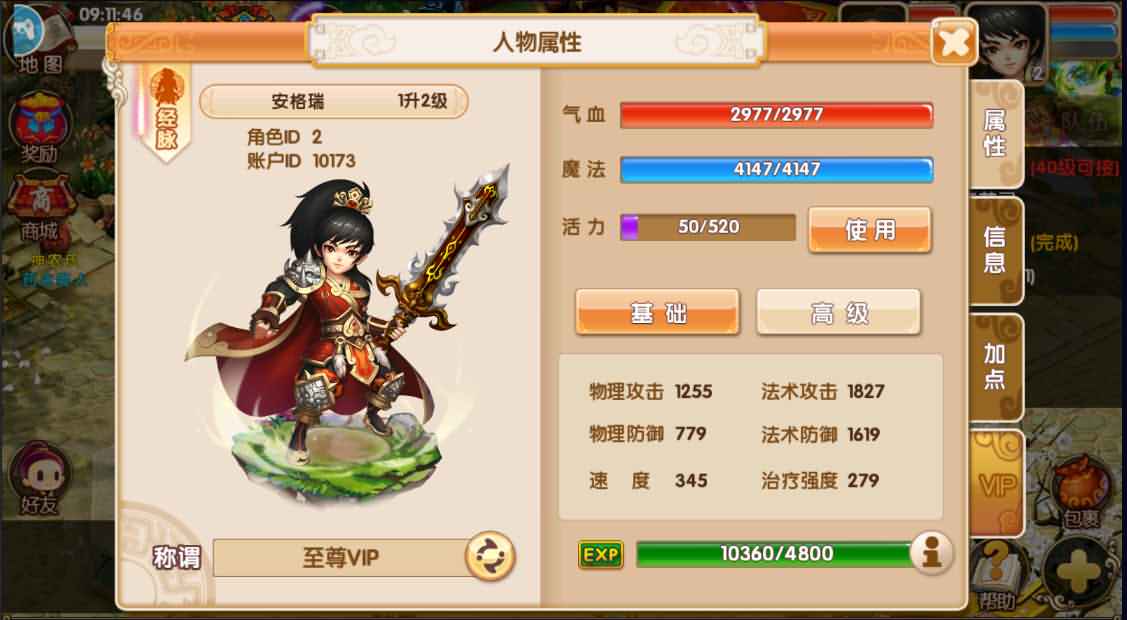The image size is (1127, 620).
Task: Click the experience info icon
Action: (931, 554)
